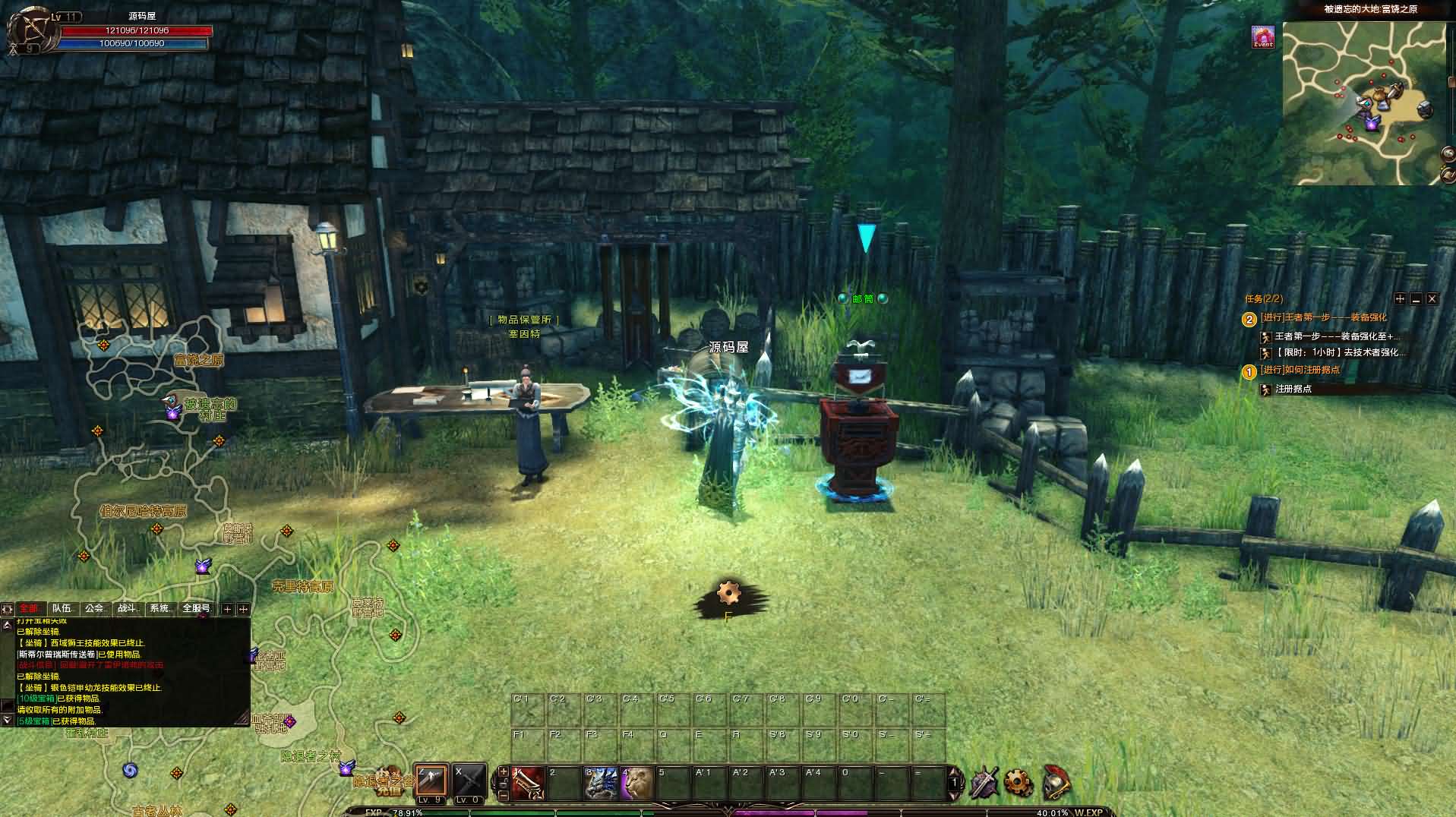Open the 队伍 chat tab
The image size is (1456, 817).
62,608
